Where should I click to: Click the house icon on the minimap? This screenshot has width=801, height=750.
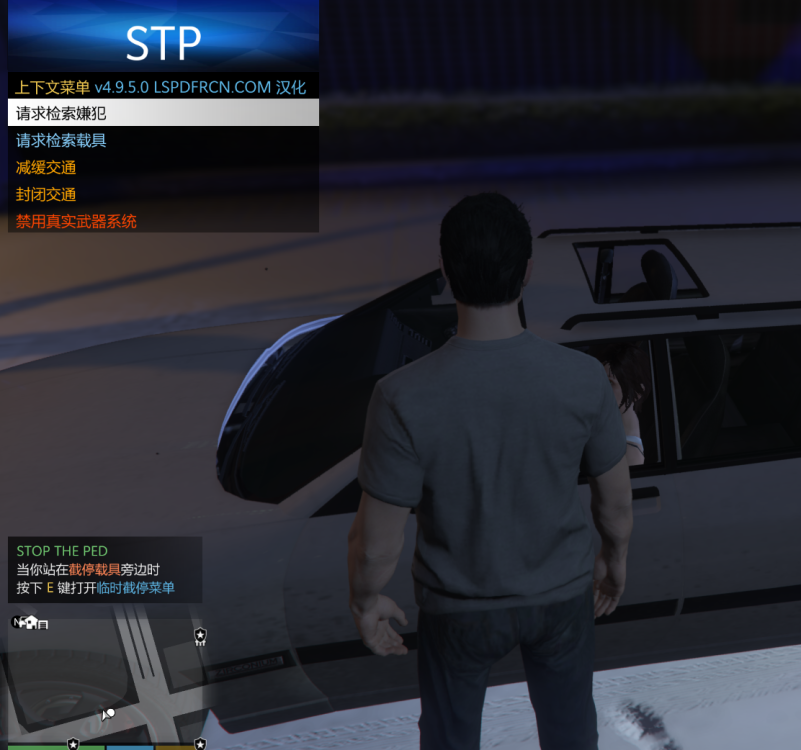[x=30, y=622]
